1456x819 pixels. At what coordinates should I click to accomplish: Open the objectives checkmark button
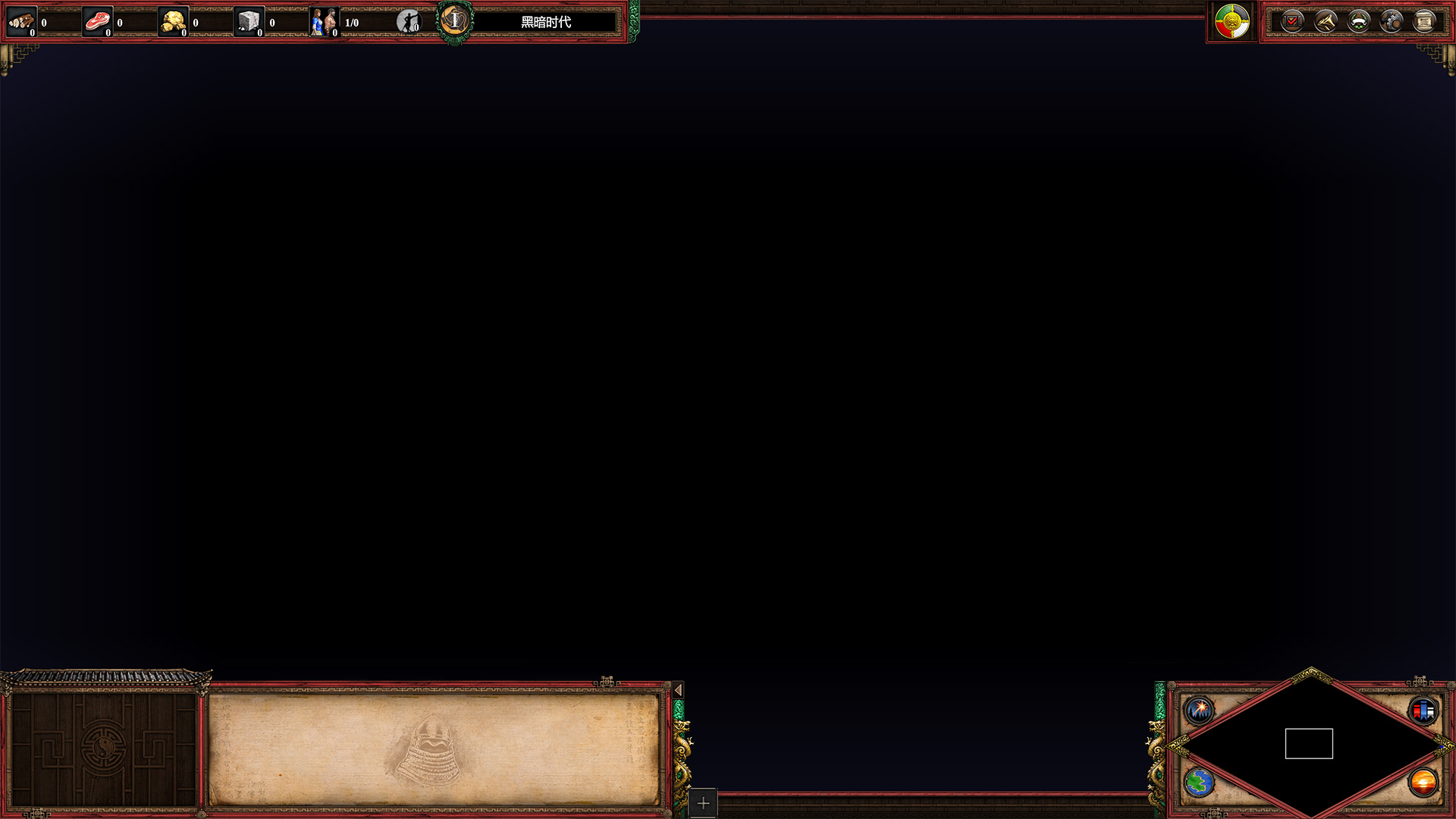(x=1292, y=21)
